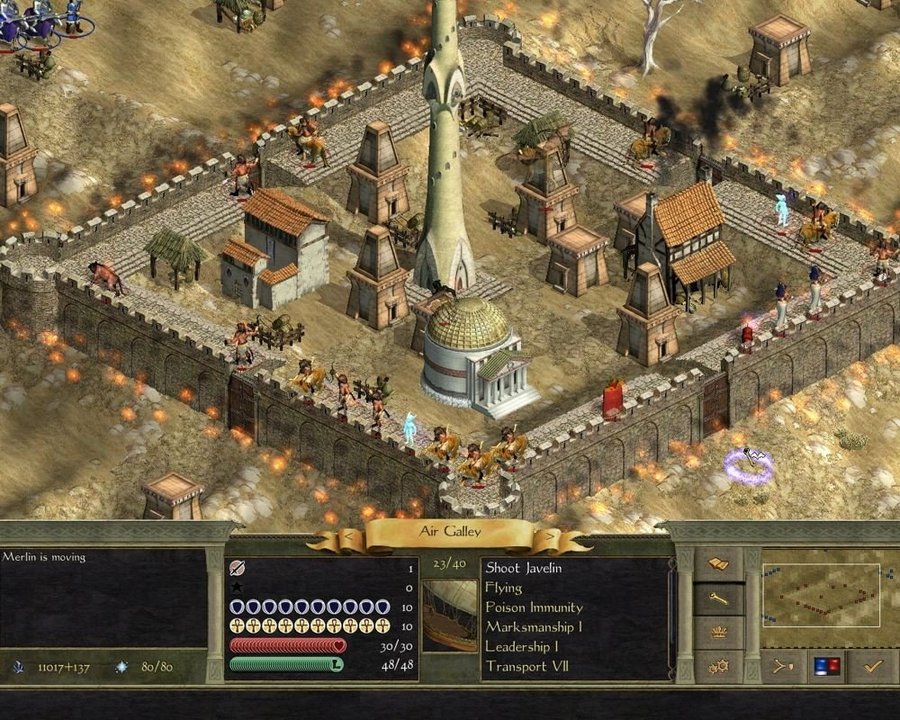The image size is (900, 720).
Task: Click the wrench tool button
Action: [719, 599]
